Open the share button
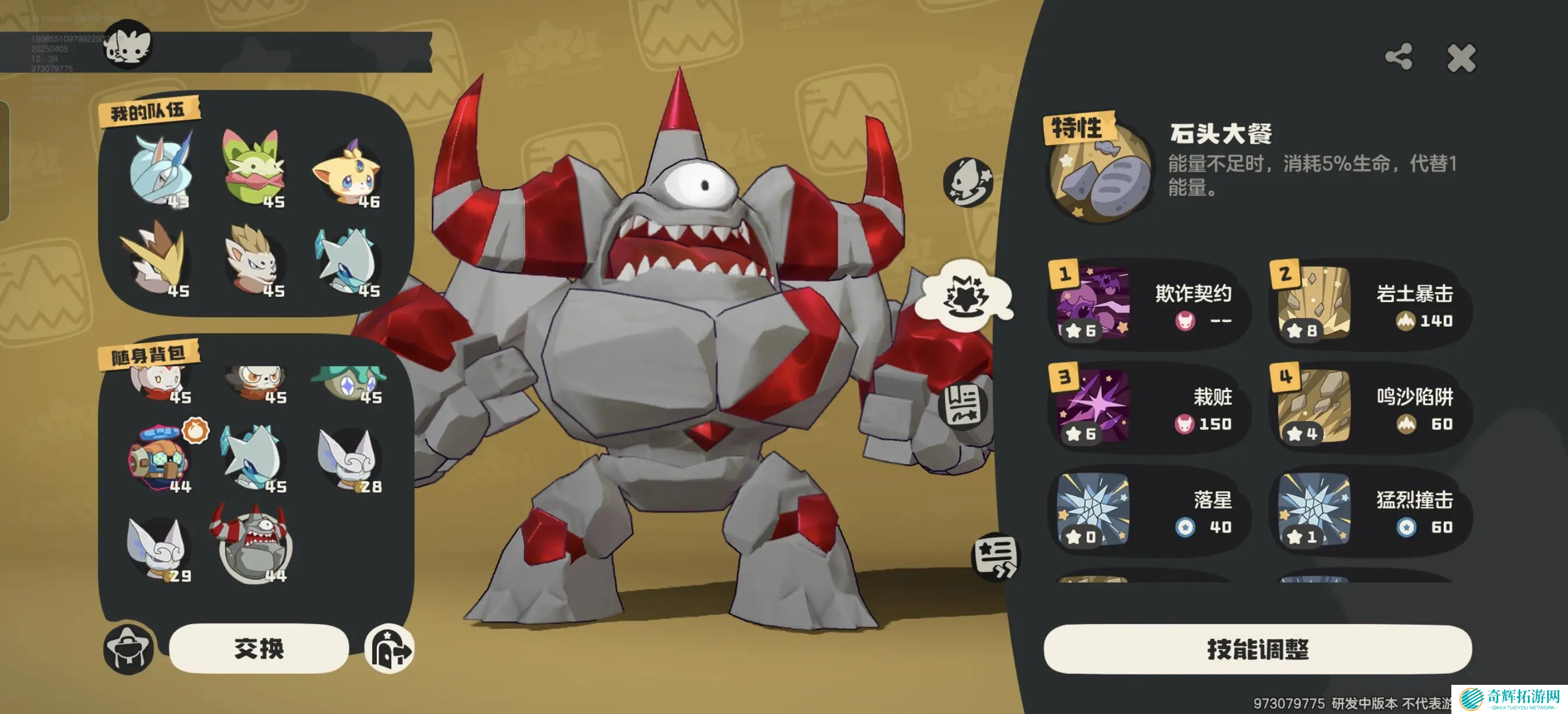This screenshot has width=1568, height=714. pos(1398,57)
